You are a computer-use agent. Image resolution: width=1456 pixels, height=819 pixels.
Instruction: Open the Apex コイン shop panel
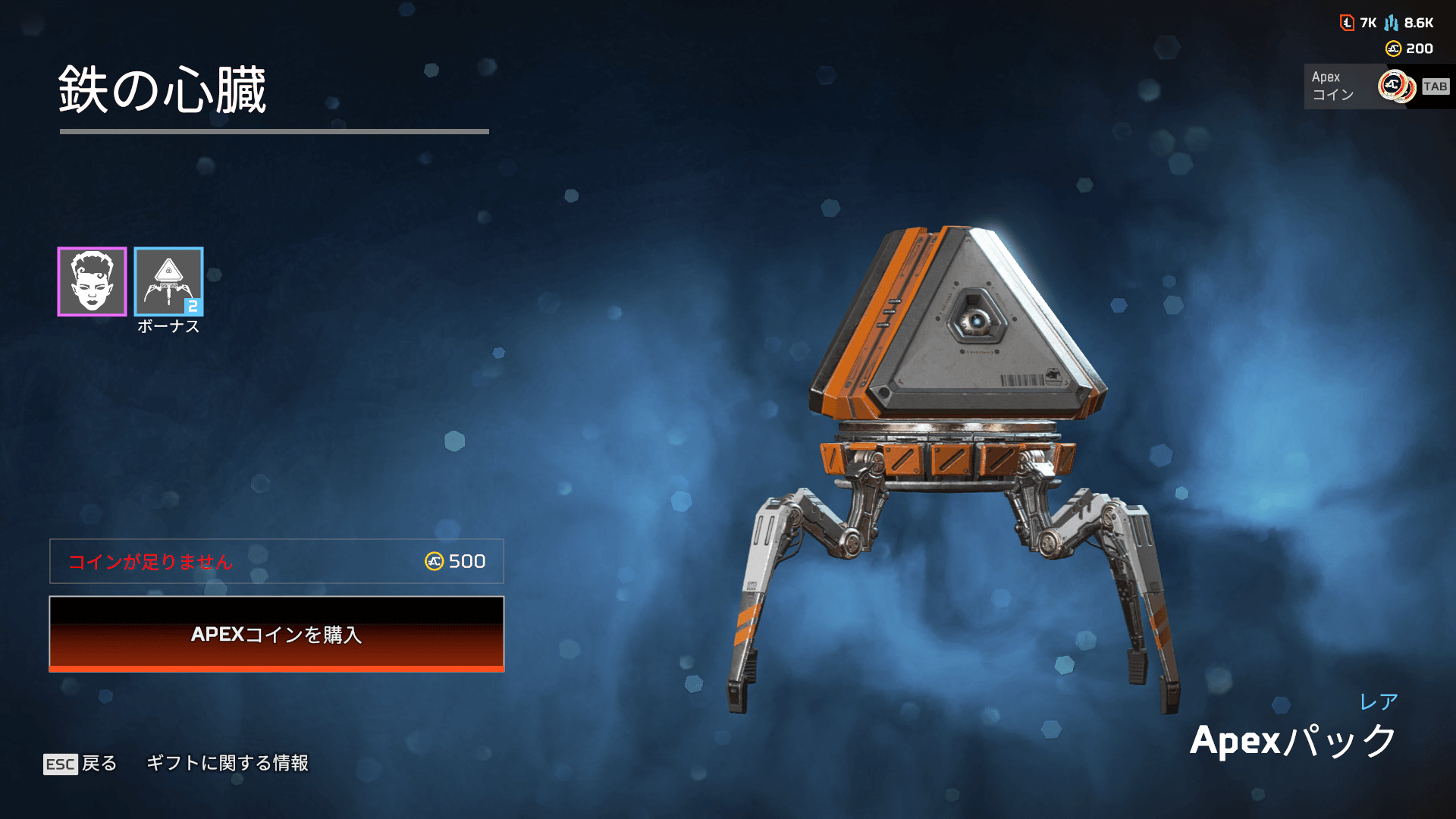tap(1376, 86)
